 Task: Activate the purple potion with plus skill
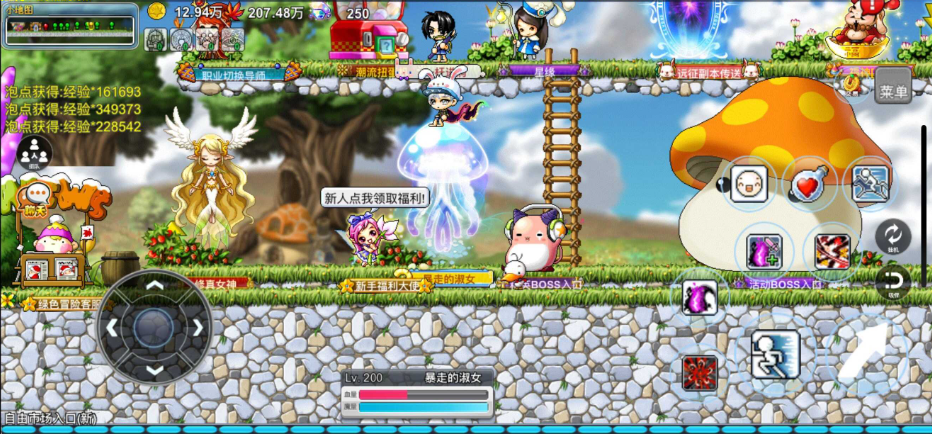pyautogui.click(x=764, y=250)
